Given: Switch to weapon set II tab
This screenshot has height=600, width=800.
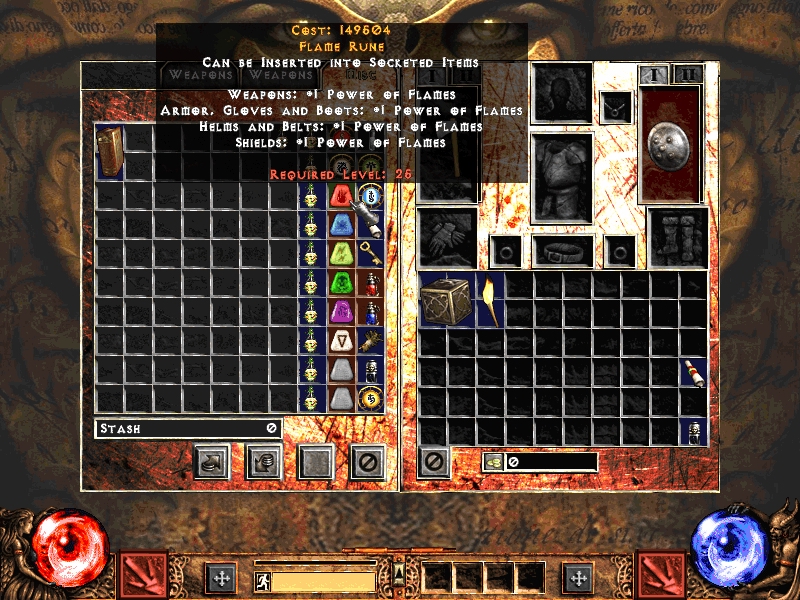Looking at the screenshot, I should [687, 74].
